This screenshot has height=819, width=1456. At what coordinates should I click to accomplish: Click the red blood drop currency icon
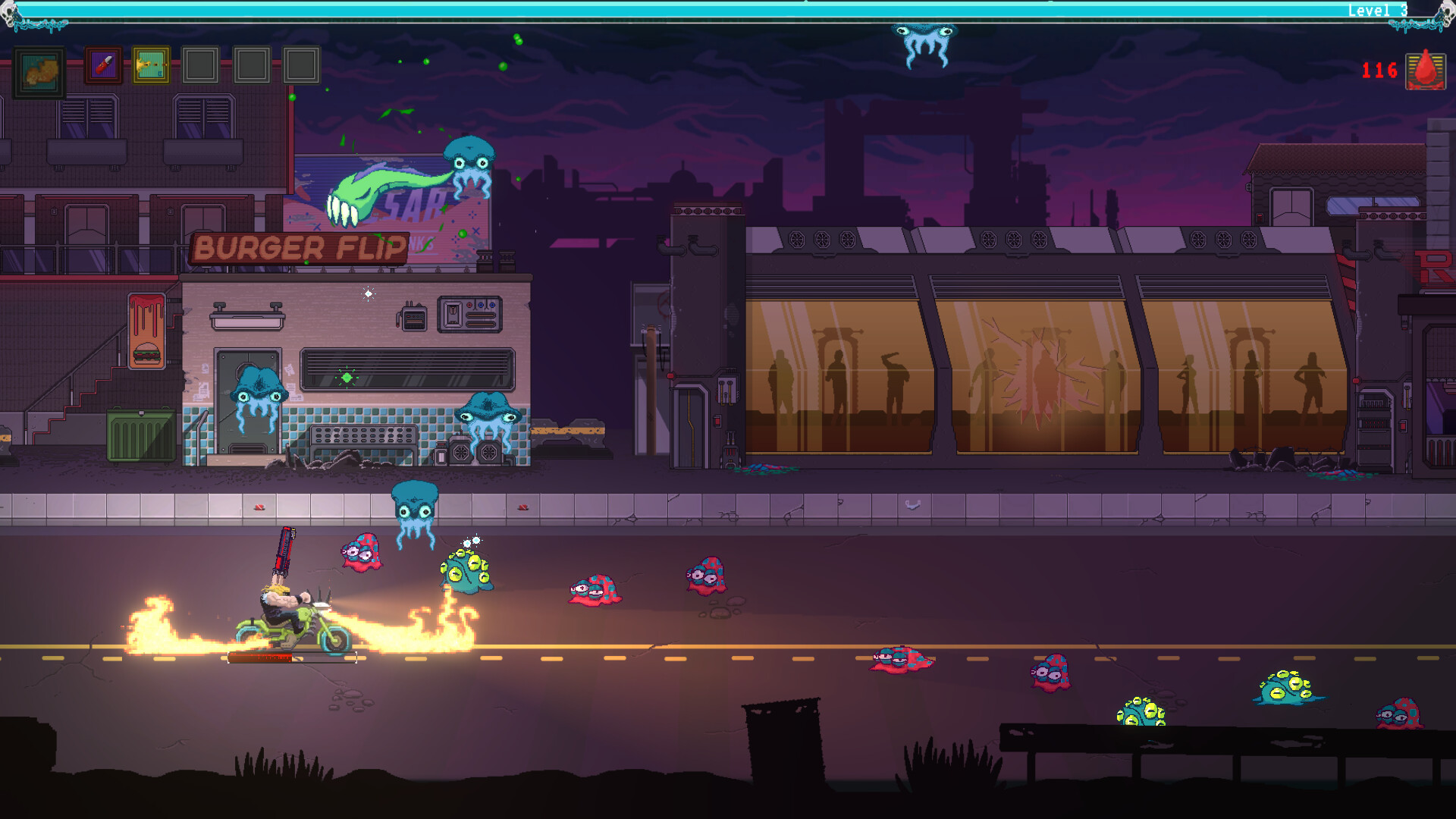(x=1425, y=71)
